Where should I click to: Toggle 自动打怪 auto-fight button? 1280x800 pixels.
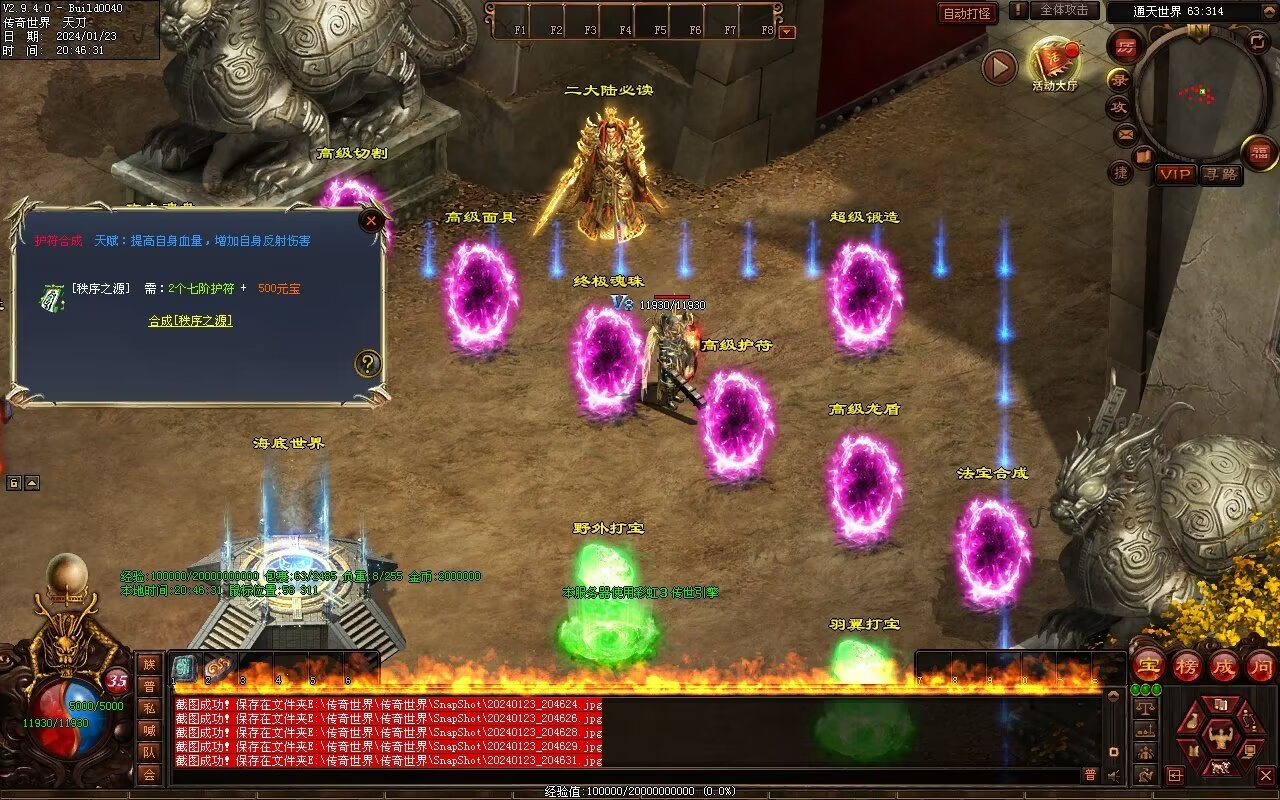click(x=968, y=13)
